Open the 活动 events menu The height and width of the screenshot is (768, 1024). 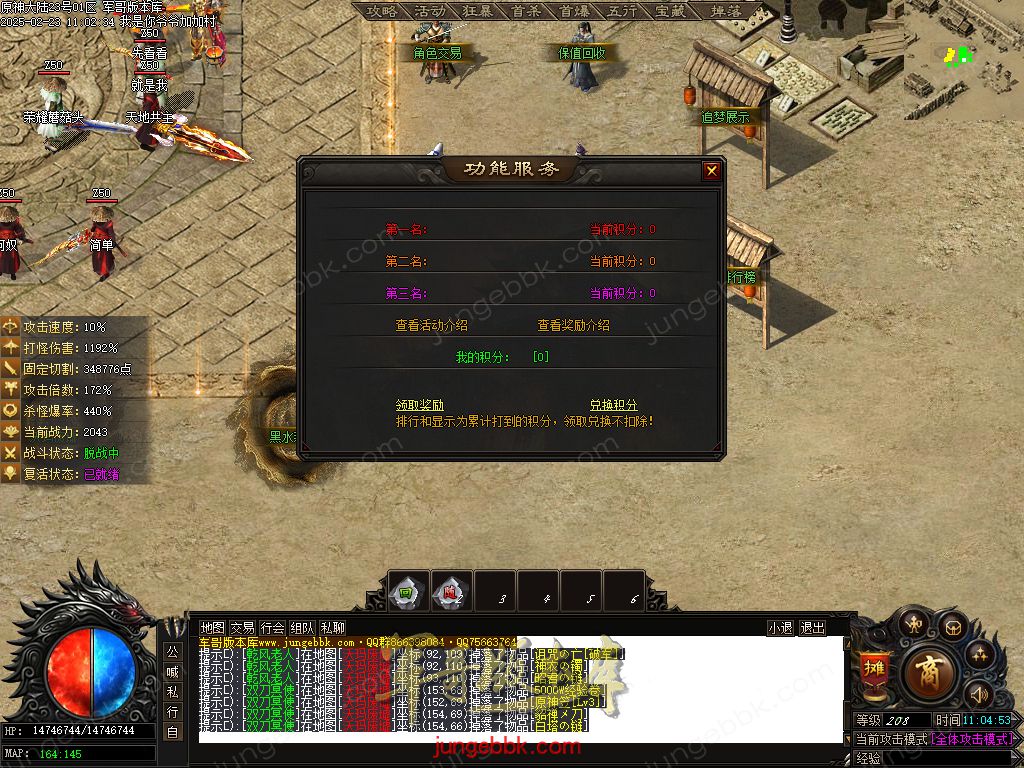tap(430, 11)
